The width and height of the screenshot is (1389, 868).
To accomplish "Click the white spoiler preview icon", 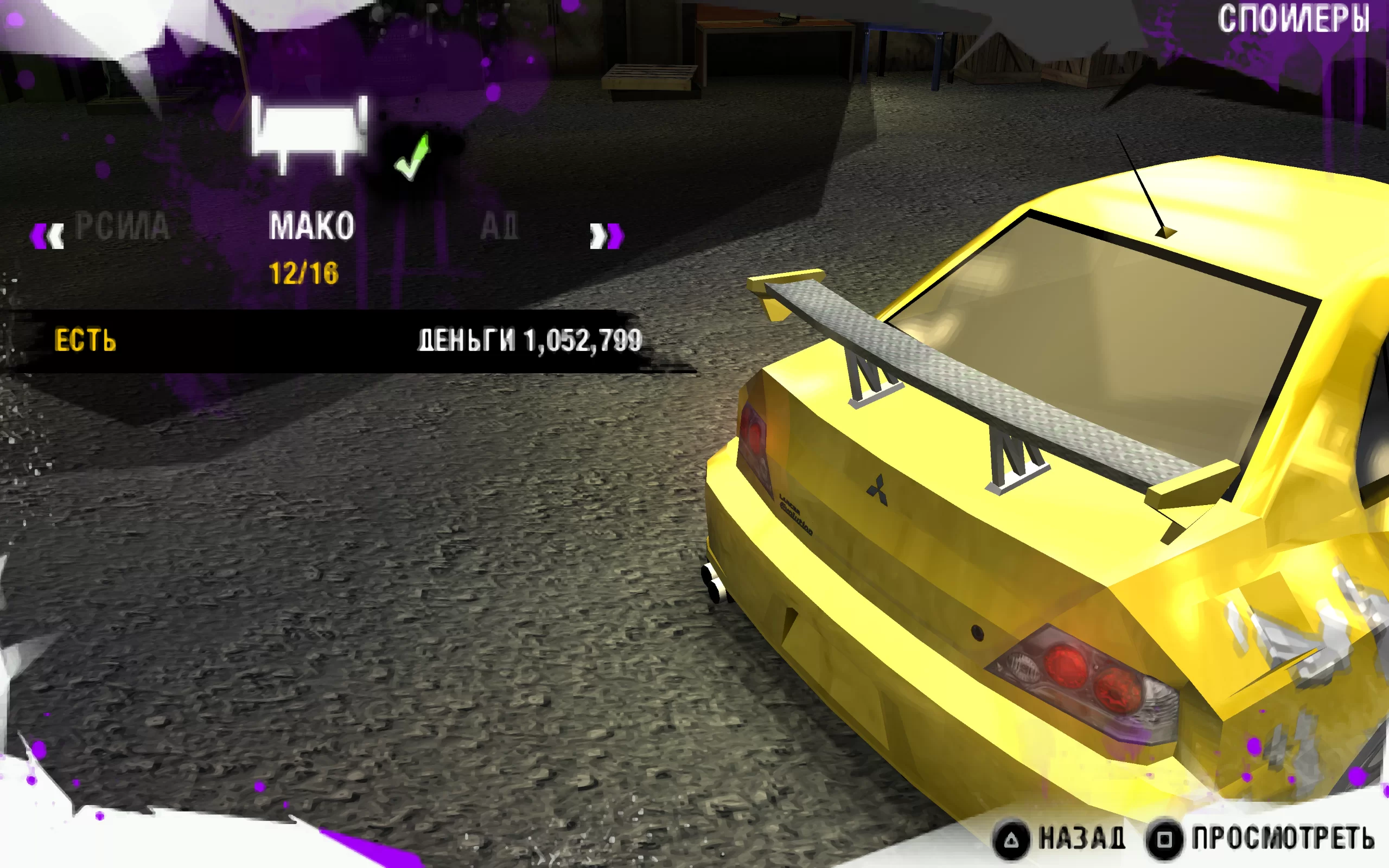I will click(x=309, y=135).
